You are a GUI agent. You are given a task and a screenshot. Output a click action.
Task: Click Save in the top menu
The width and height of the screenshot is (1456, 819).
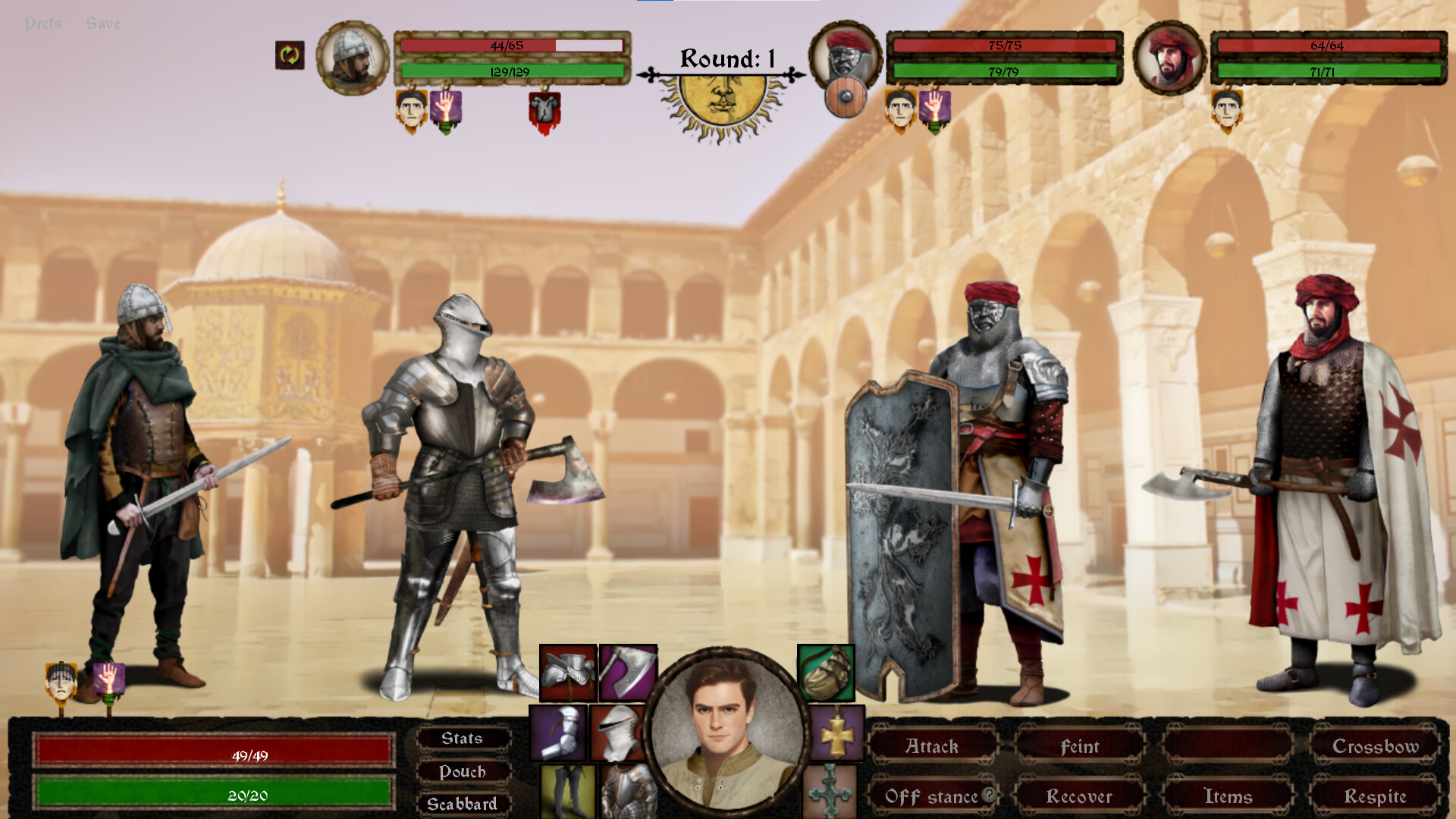click(x=102, y=23)
